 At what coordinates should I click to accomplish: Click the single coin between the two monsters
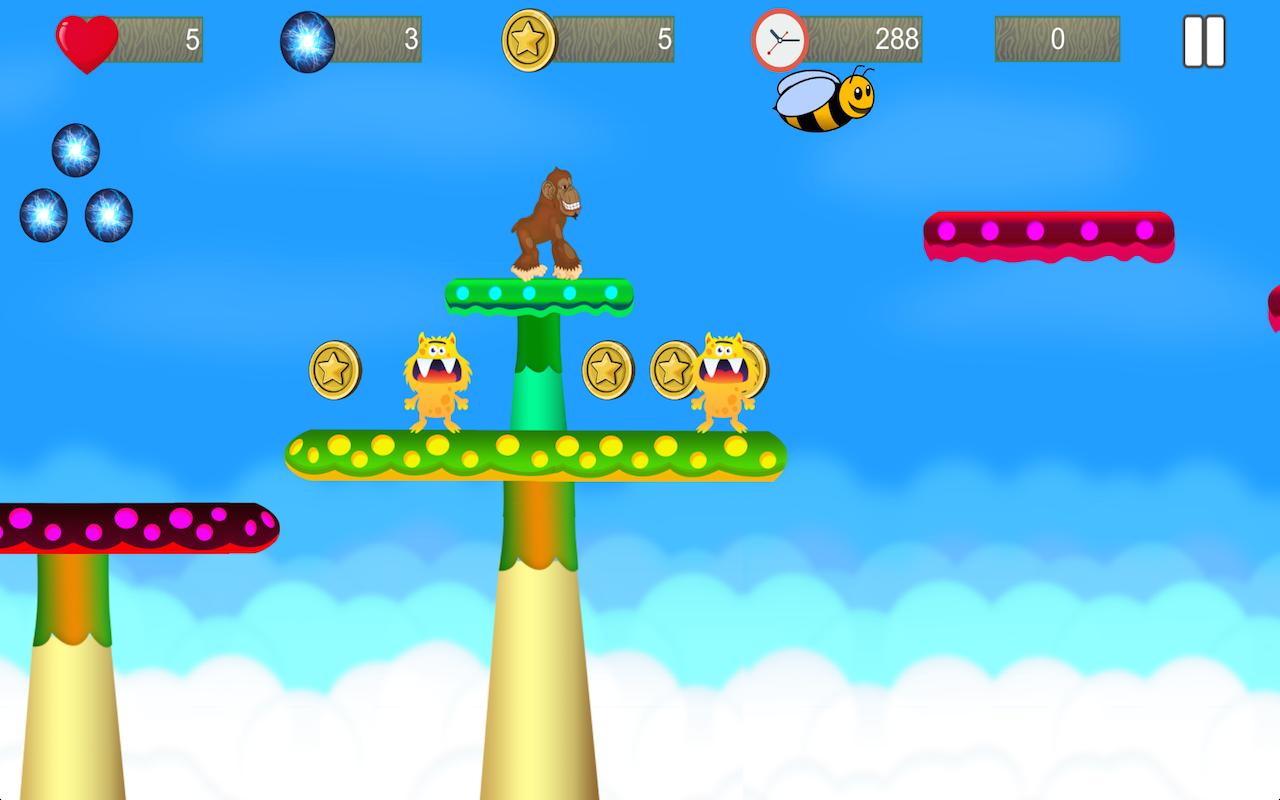pyautogui.click(x=608, y=368)
